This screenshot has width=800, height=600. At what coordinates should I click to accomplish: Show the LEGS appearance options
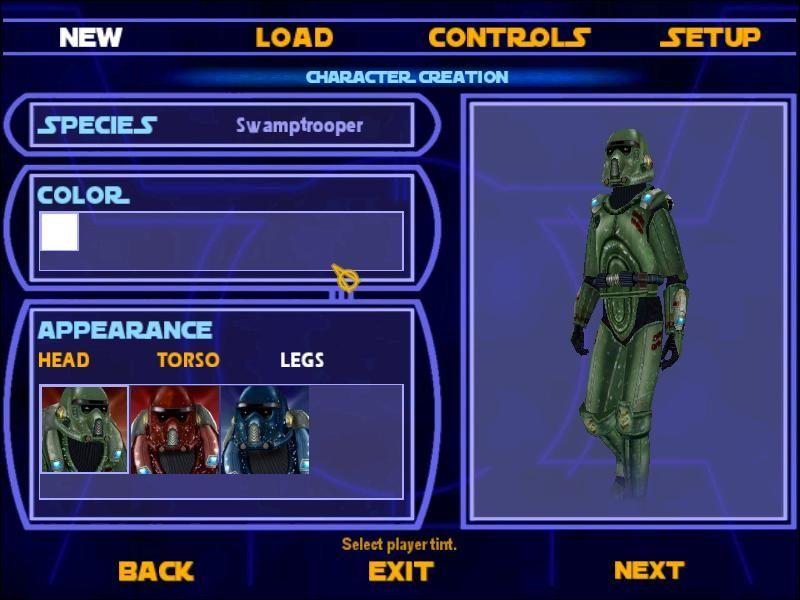[302, 360]
